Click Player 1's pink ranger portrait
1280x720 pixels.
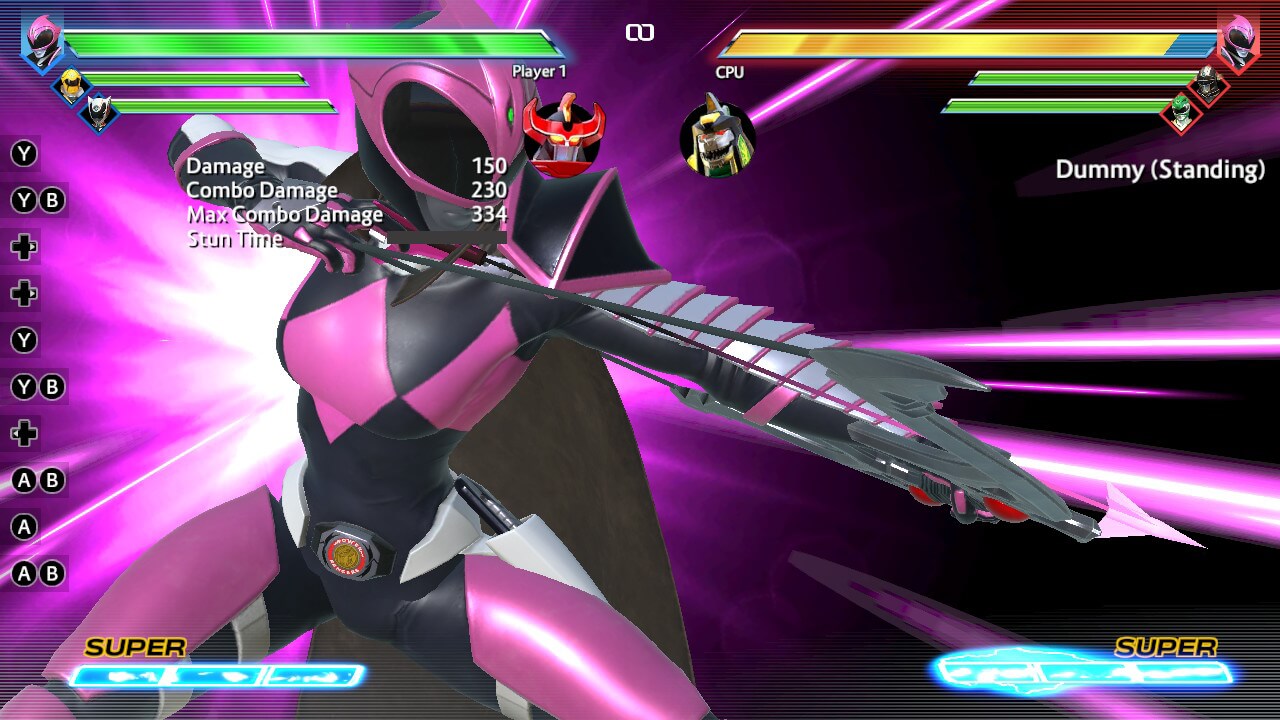(43, 43)
